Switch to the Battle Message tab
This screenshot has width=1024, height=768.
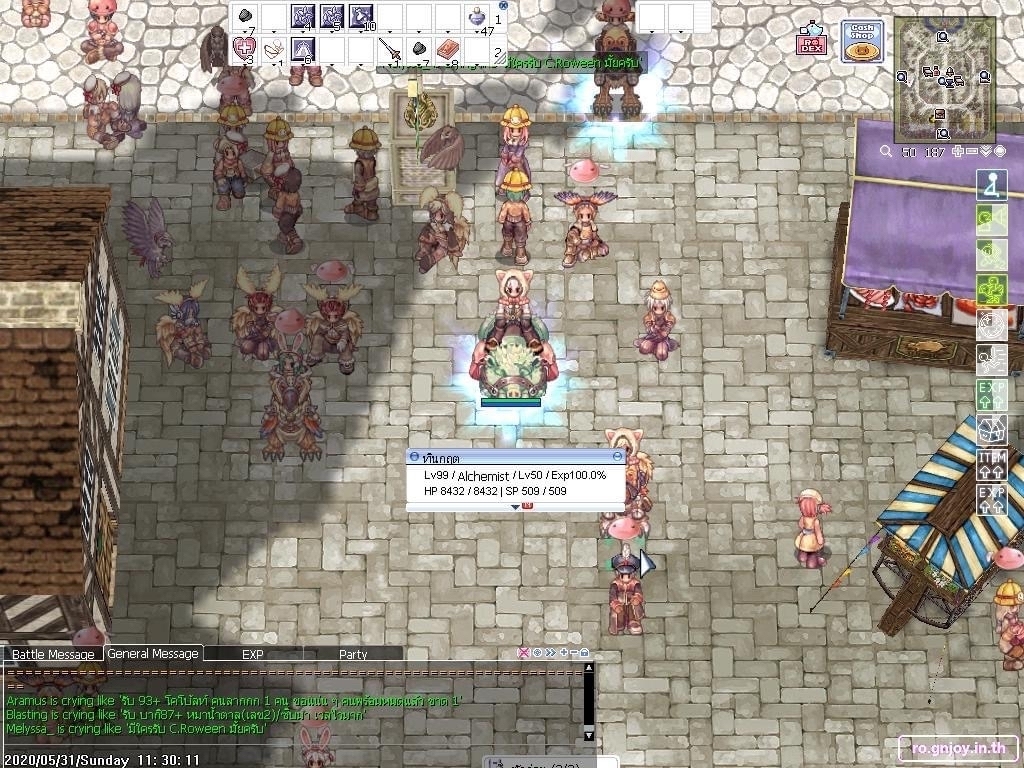coord(53,654)
